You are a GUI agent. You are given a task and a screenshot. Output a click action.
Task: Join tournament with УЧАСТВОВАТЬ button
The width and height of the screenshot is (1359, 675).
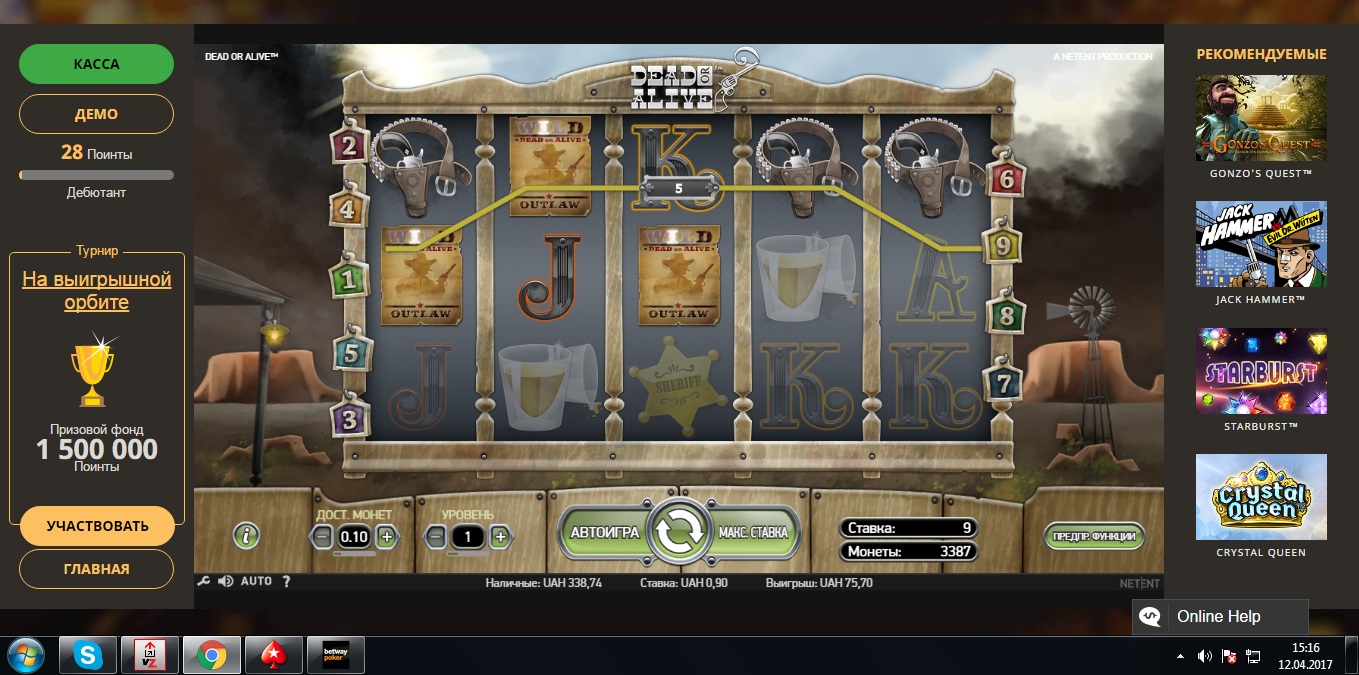click(97, 526)
